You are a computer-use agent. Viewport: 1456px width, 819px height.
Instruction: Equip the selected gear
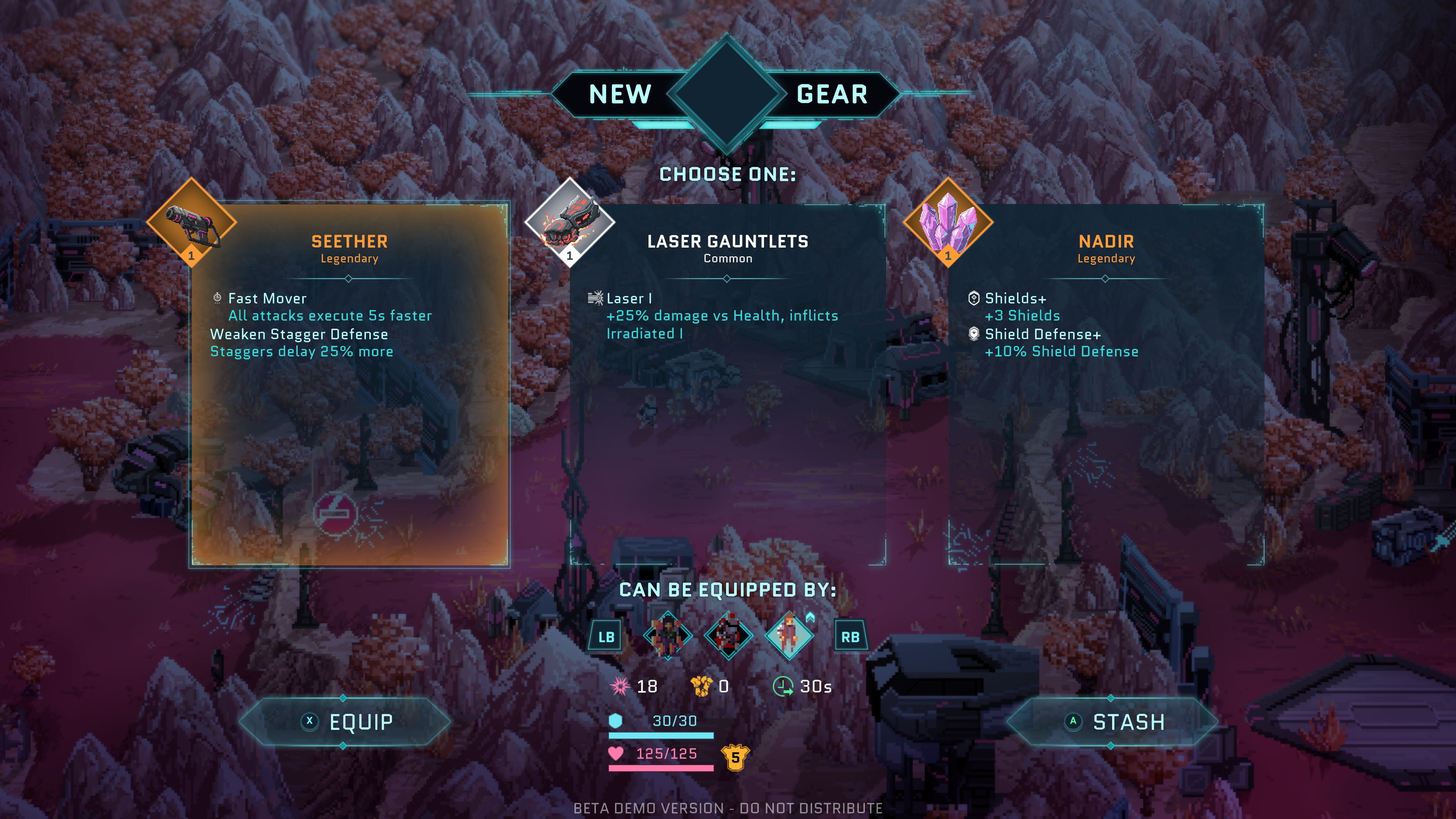[345, 722]
